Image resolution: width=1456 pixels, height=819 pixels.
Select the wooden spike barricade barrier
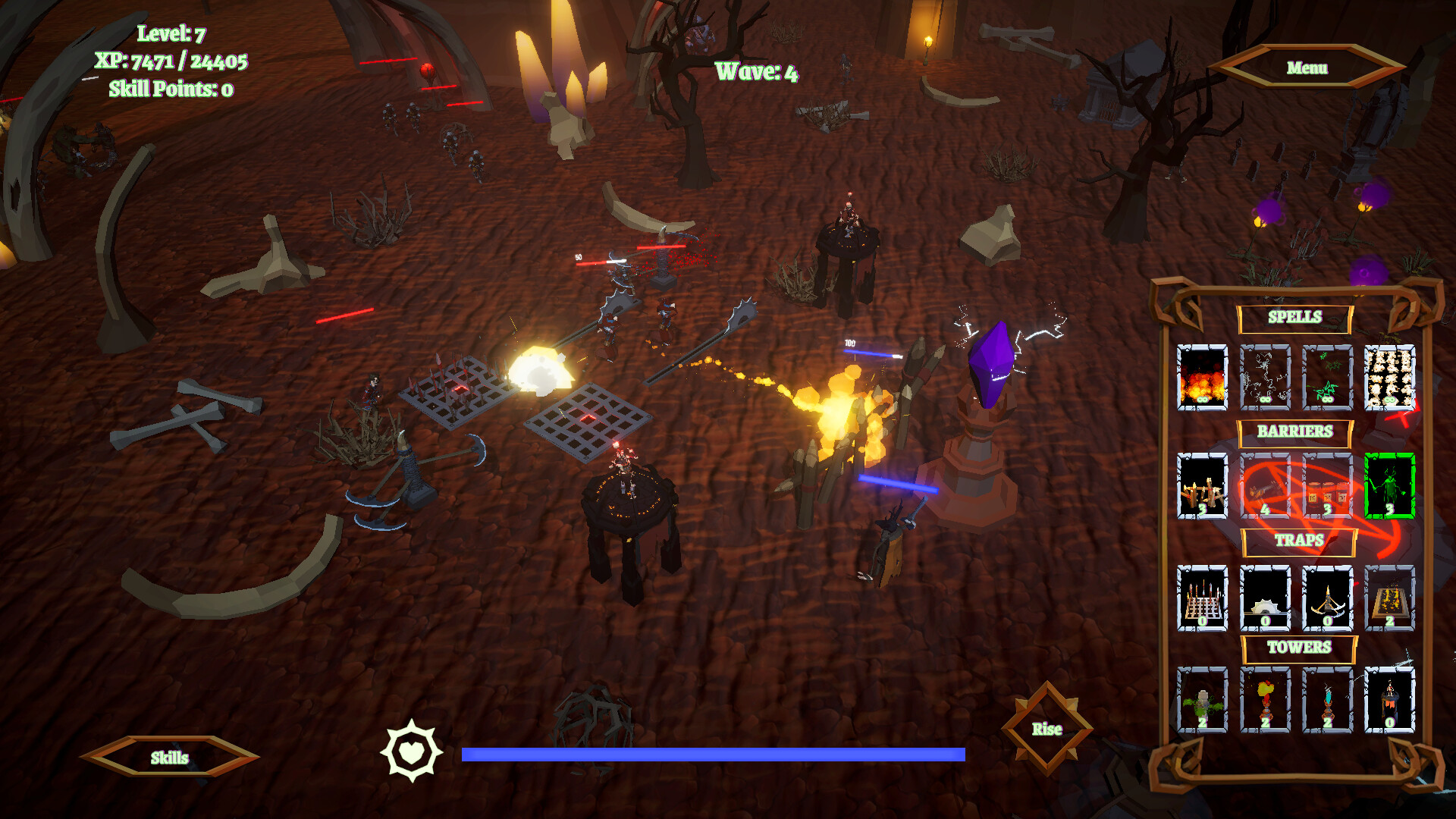(1202, 486)
